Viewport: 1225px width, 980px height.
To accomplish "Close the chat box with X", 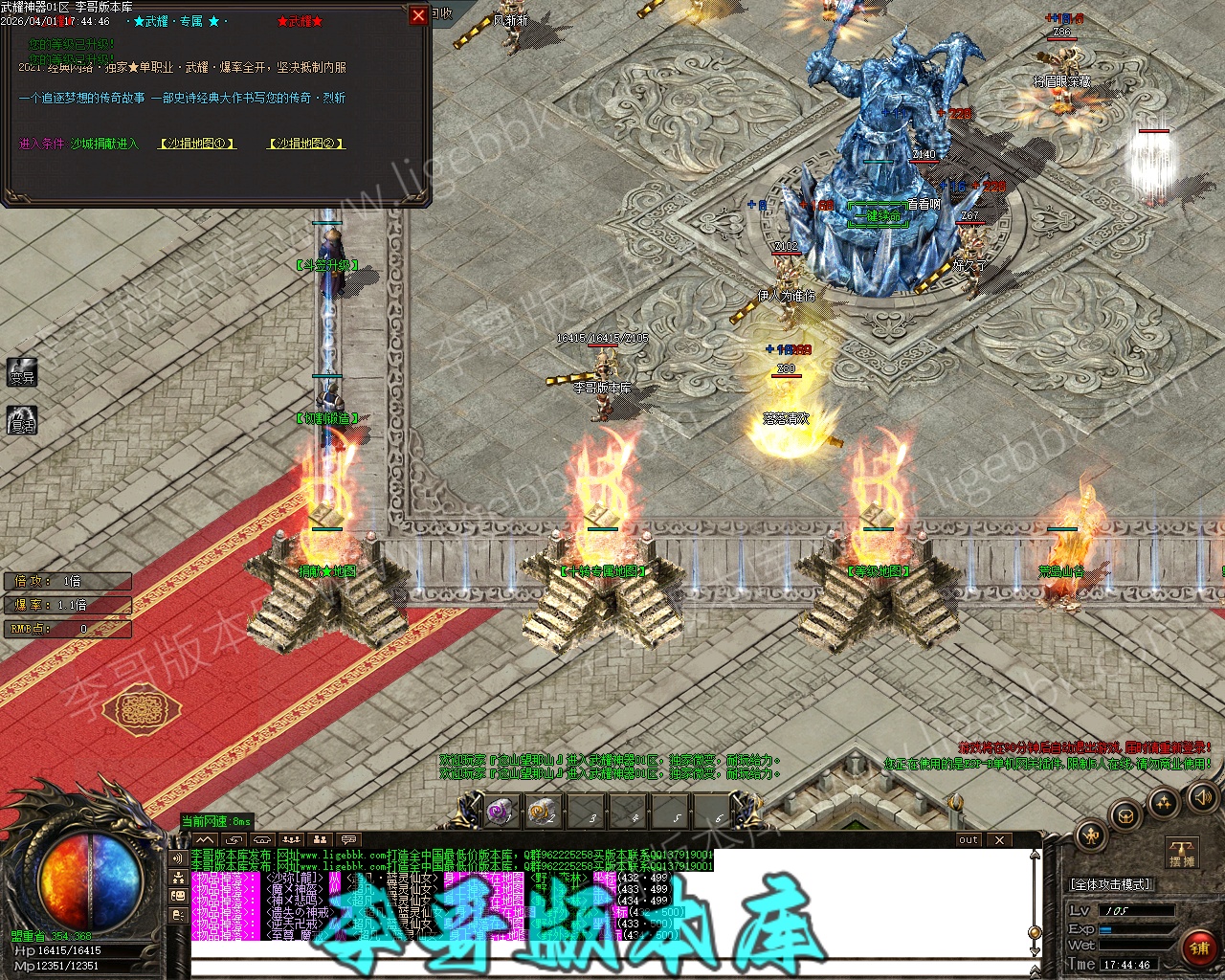I will (x=999, y=840).
